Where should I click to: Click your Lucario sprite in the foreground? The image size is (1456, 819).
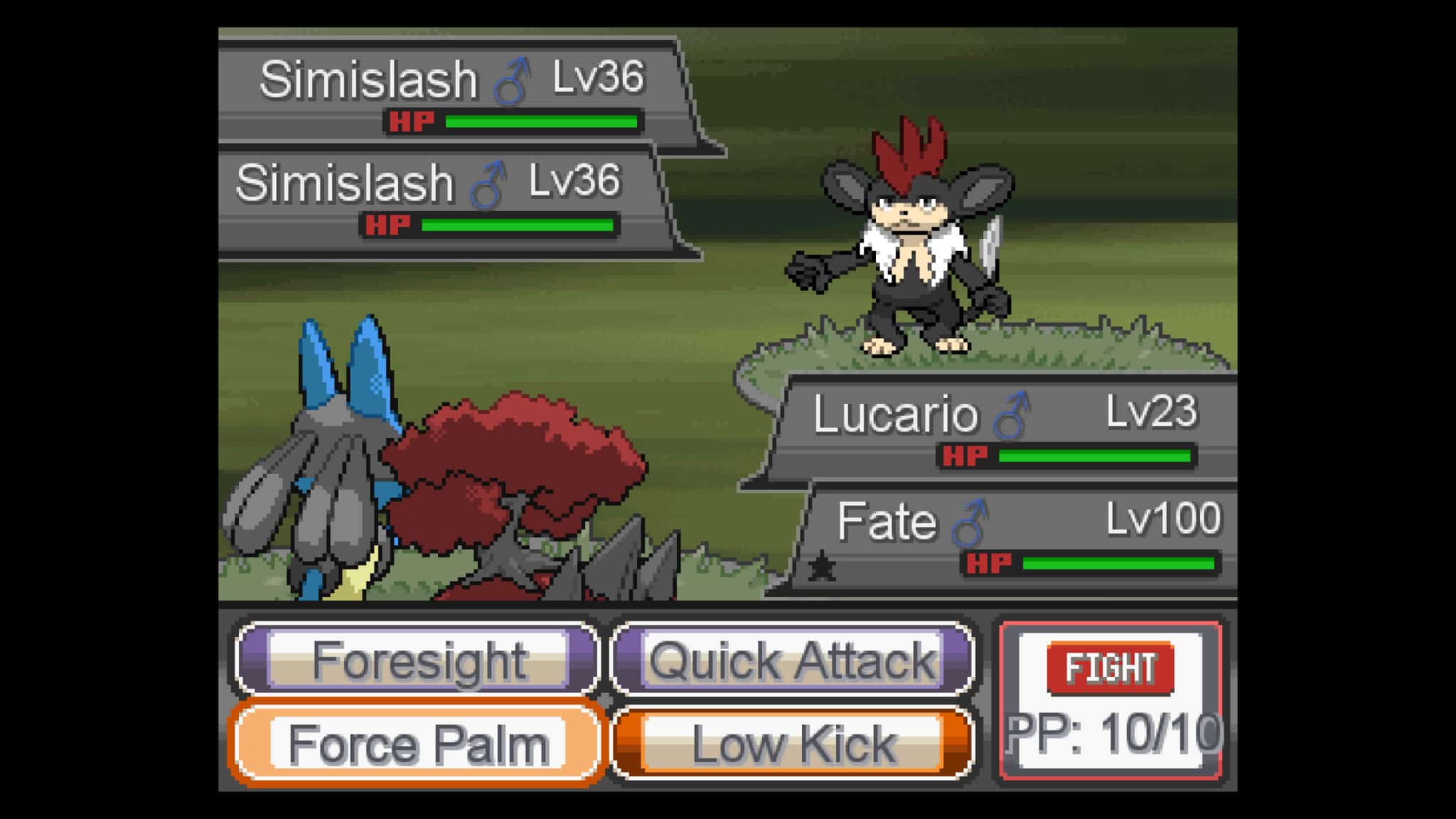tap(334, 483)
